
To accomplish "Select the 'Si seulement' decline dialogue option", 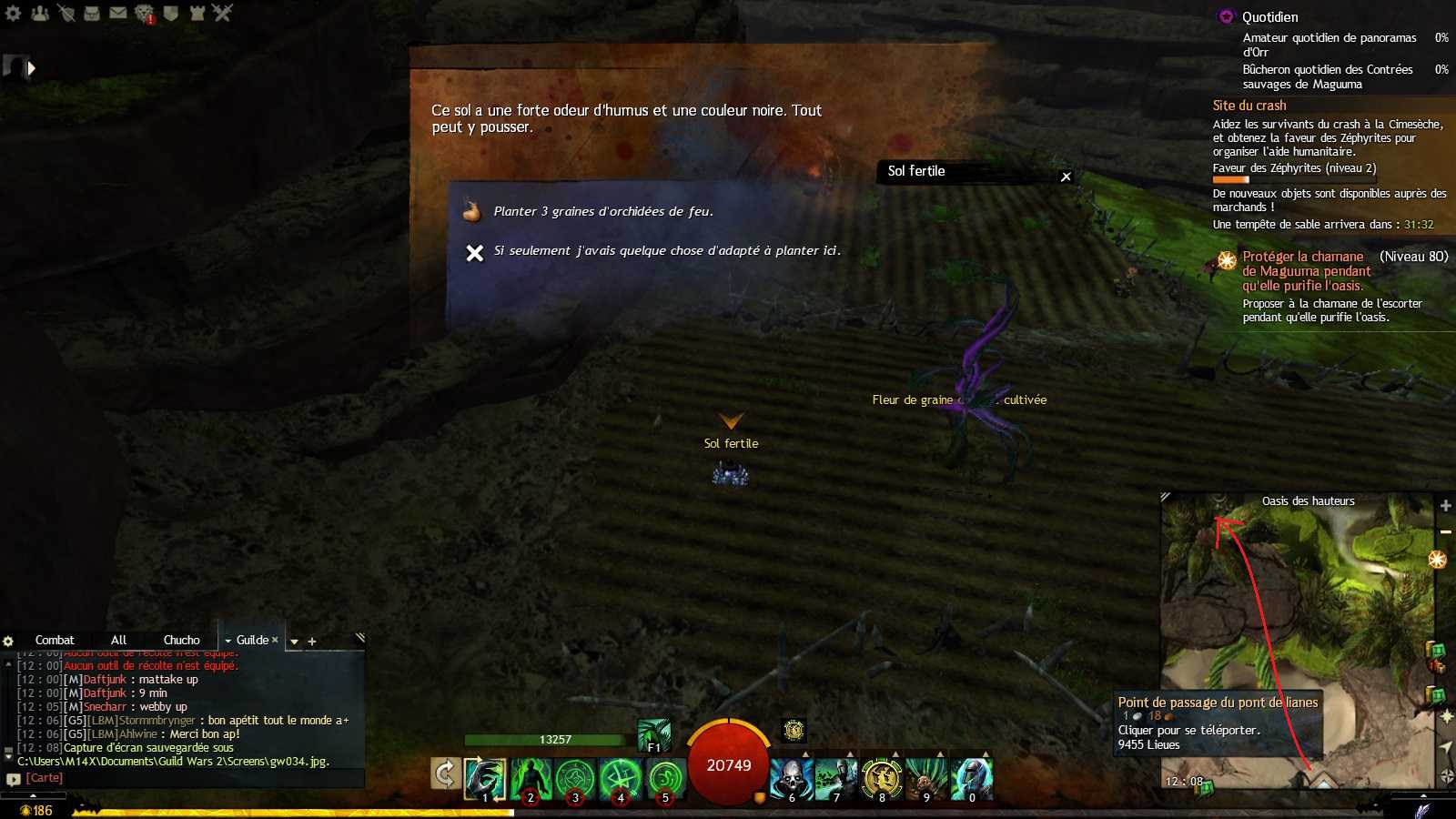I will click(x=666, y=251).
